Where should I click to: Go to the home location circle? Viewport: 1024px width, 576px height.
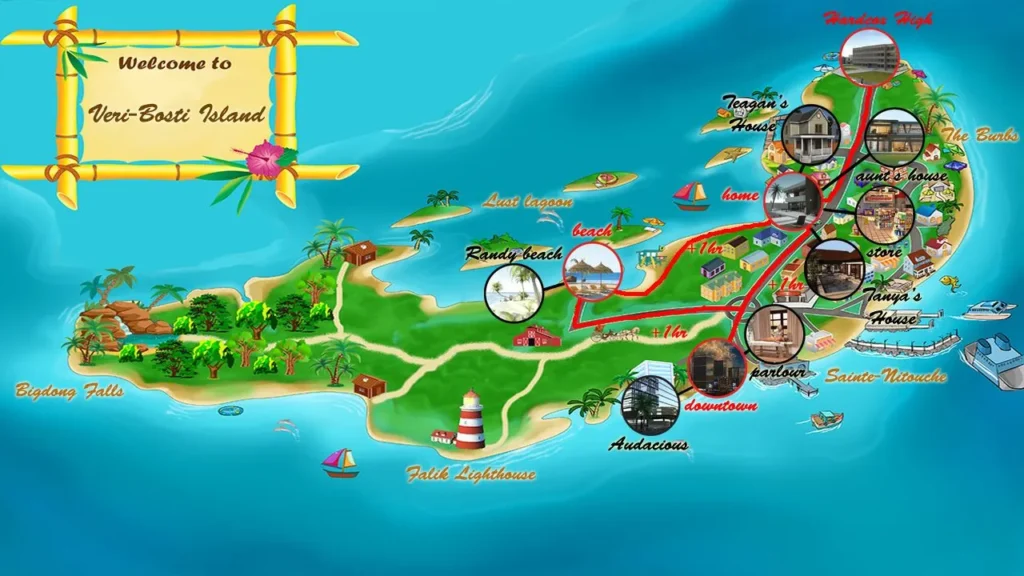pos(793,200)
